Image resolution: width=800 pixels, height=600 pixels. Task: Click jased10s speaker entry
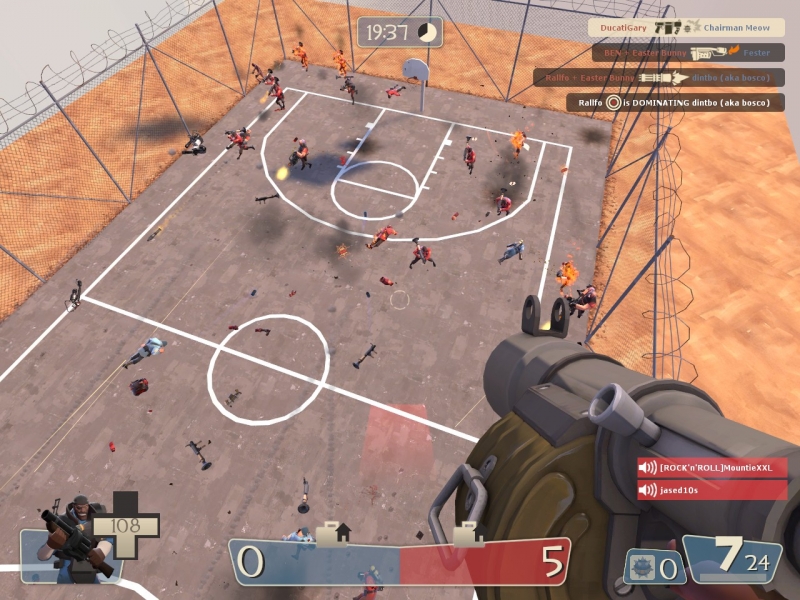(713, 490)
